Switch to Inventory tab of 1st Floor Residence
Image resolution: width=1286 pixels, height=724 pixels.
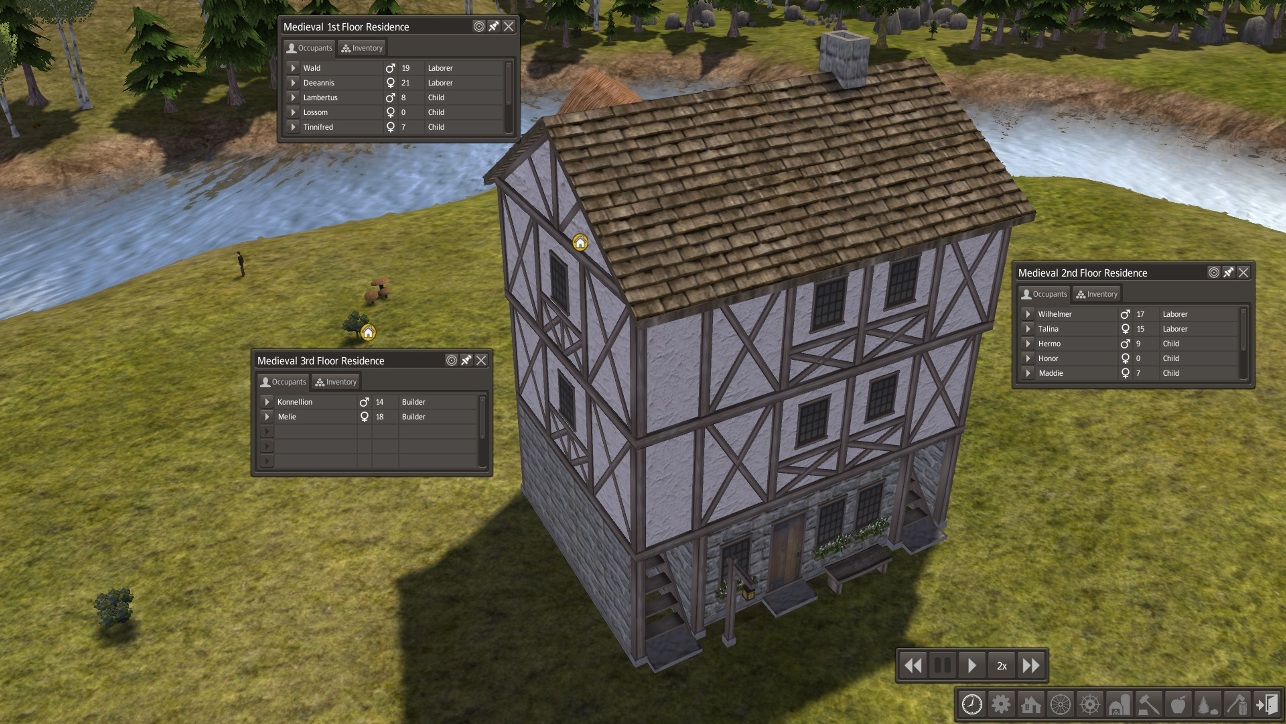pos(361,48)
